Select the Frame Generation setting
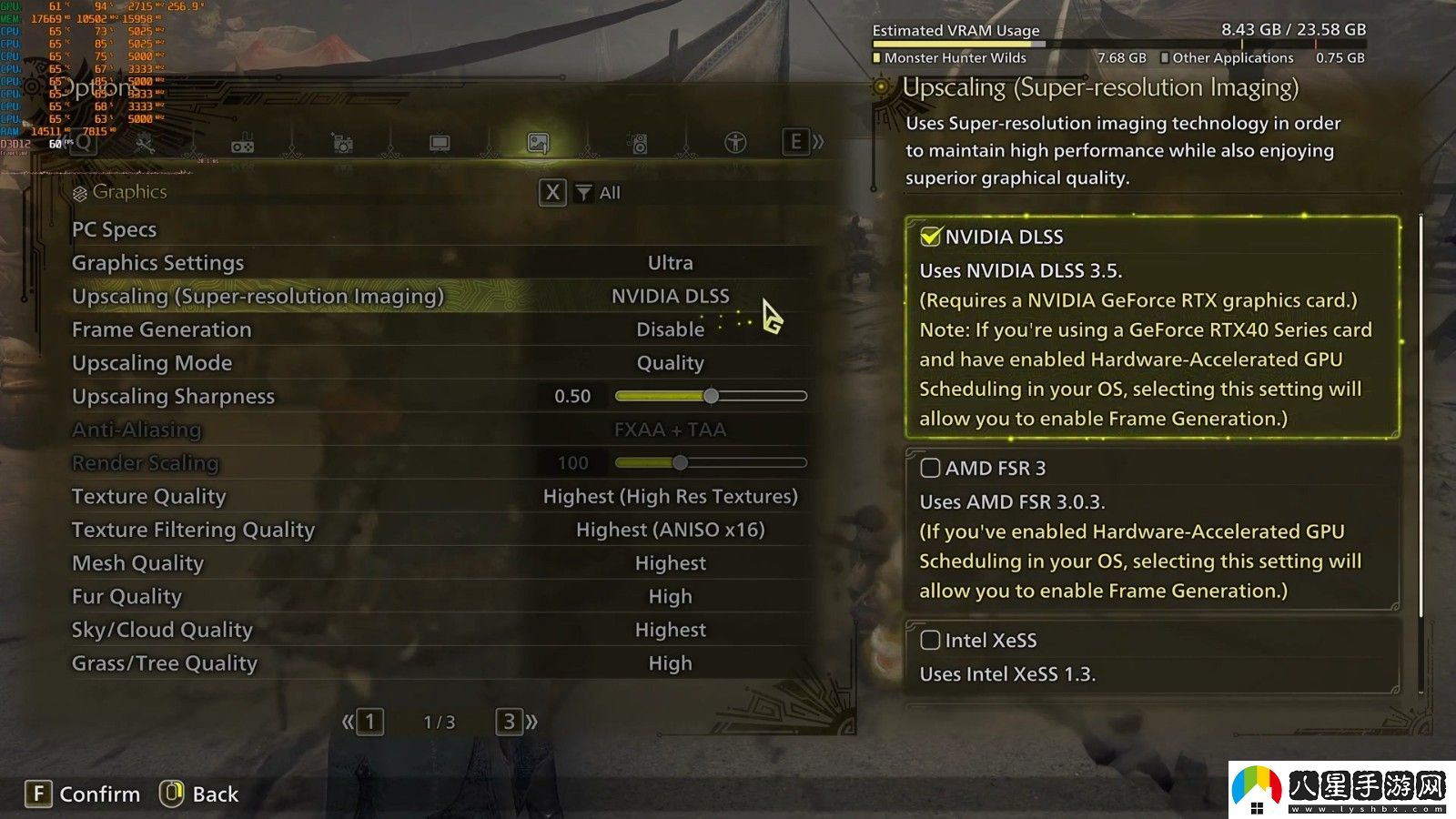This screenshot has width=1456, height=819. [437, 329]
